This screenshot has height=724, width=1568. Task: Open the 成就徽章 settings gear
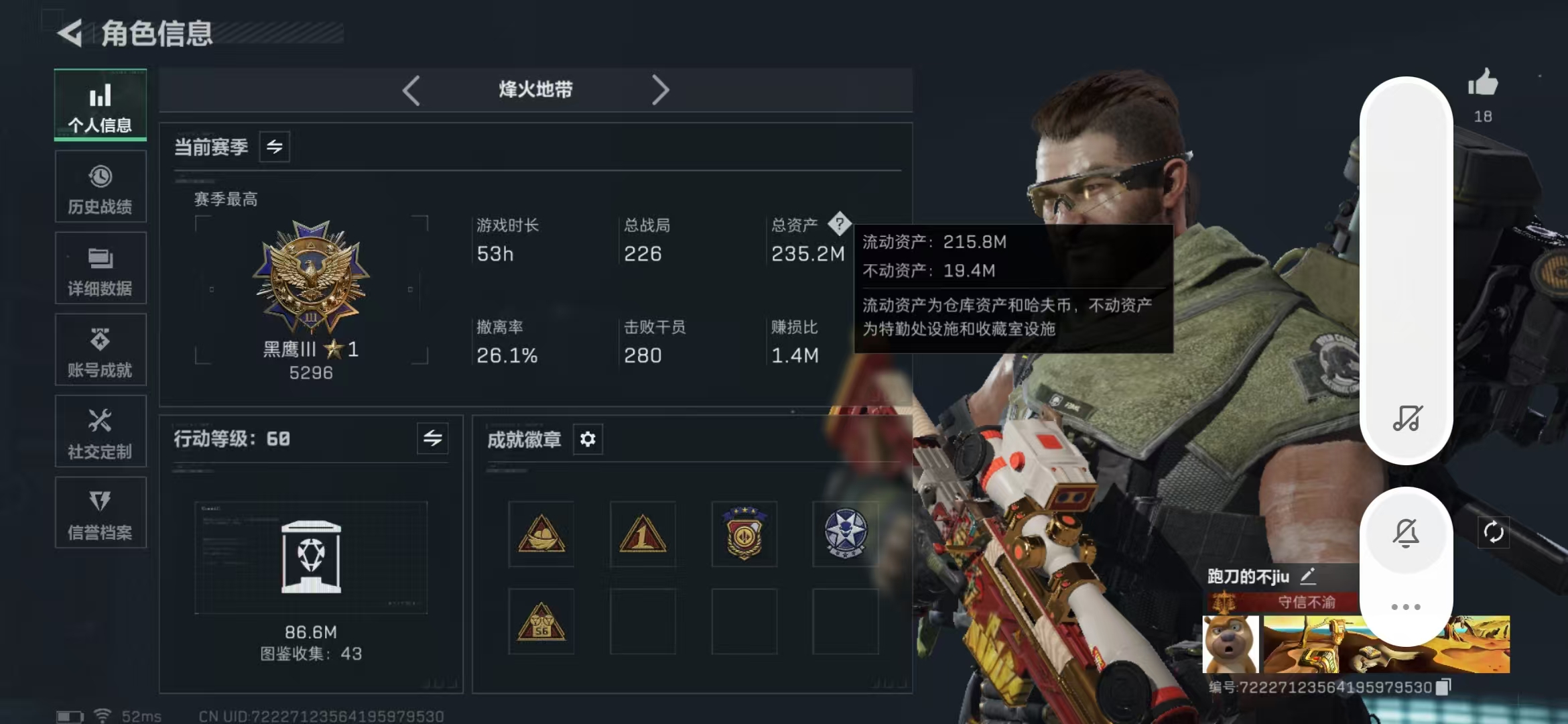pos(588,439)
